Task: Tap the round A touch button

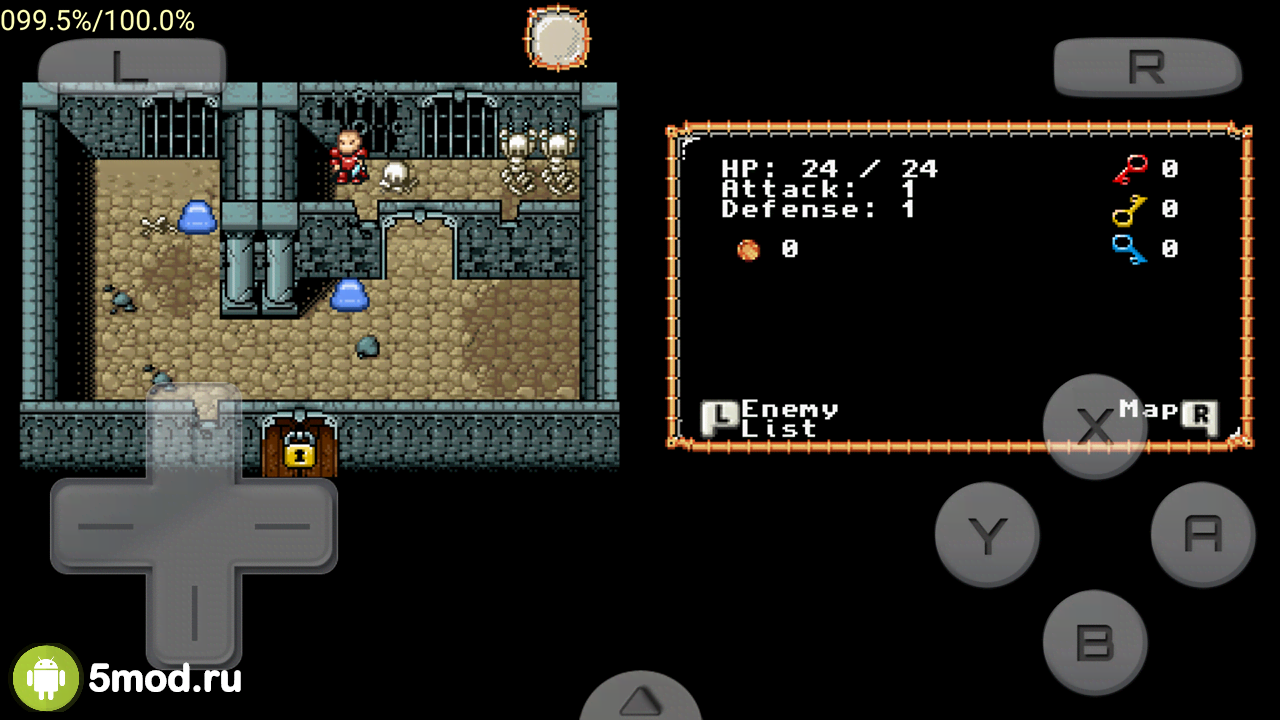Action: pos(1203,535)
